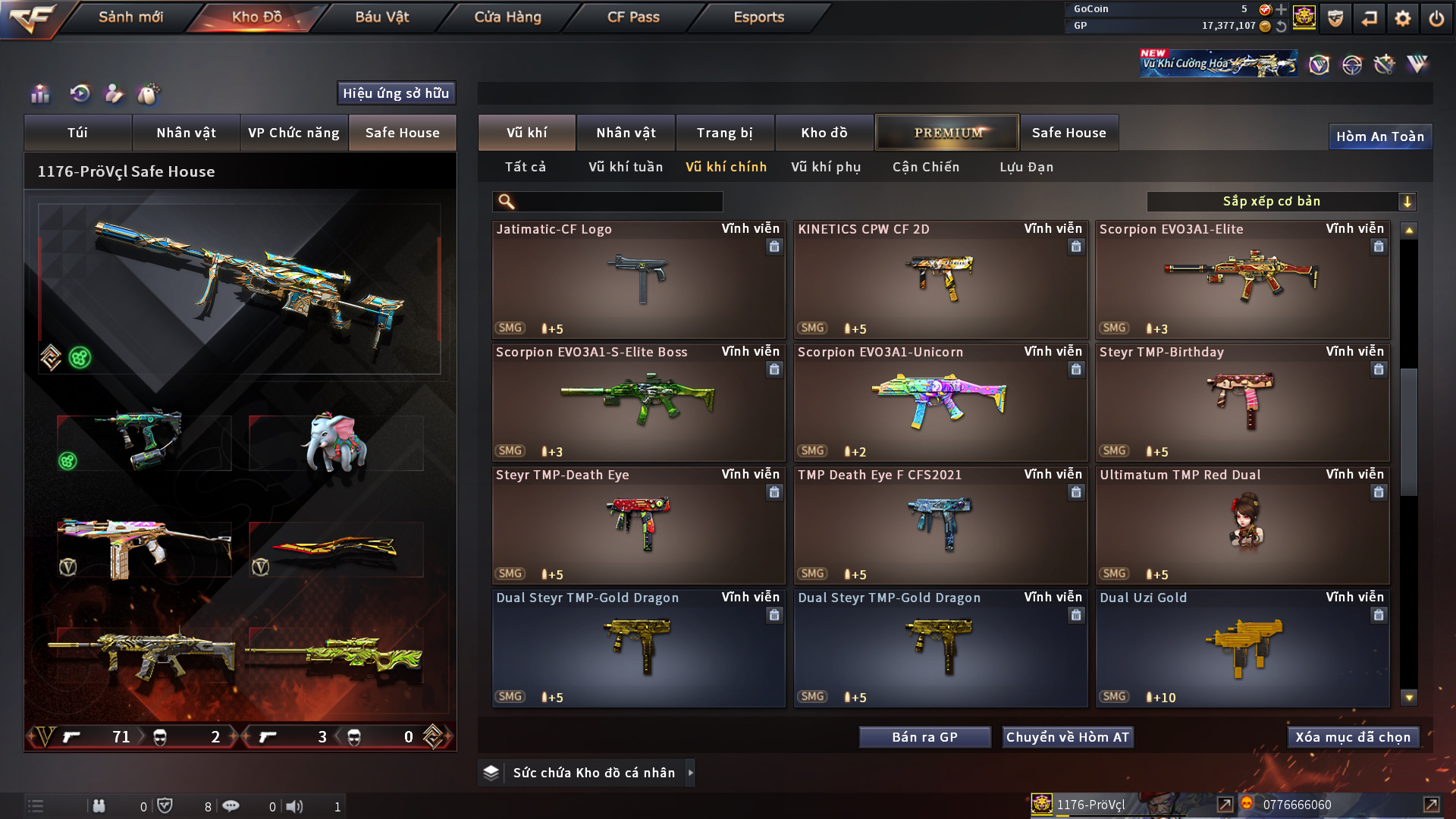Viewport: 1456px width, 819px height.
Task: Choose the Dual Uzi Gold weapon
Action: 1242,648
